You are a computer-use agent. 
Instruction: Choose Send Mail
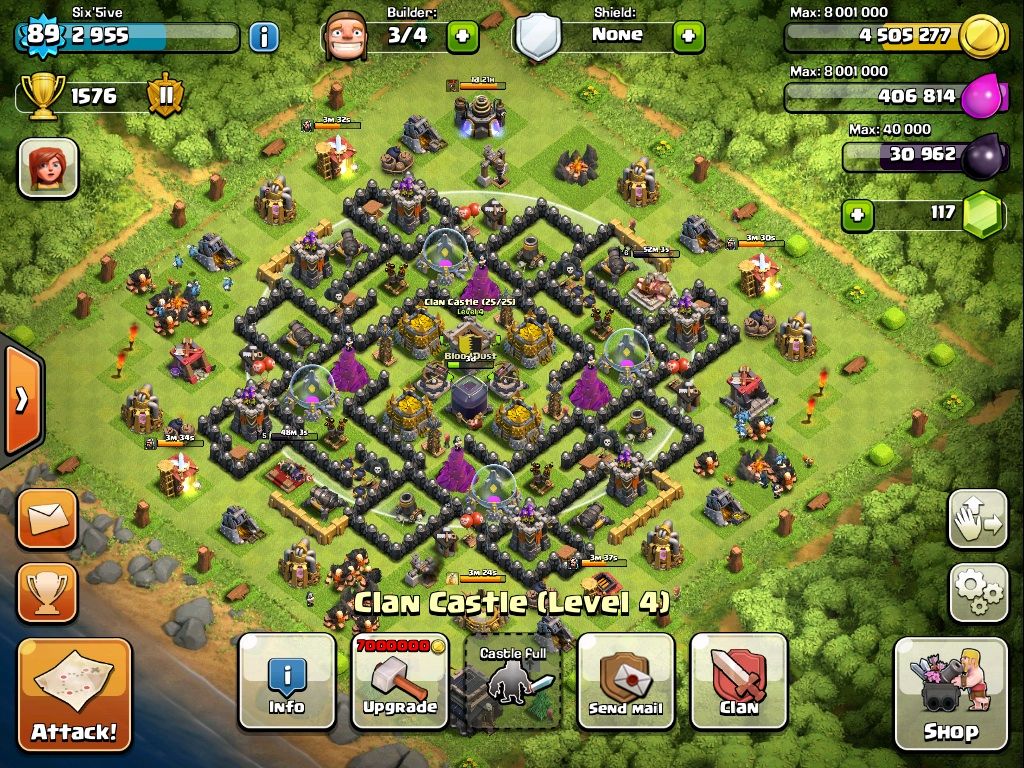pyautogui.click(x=626, y=681)
